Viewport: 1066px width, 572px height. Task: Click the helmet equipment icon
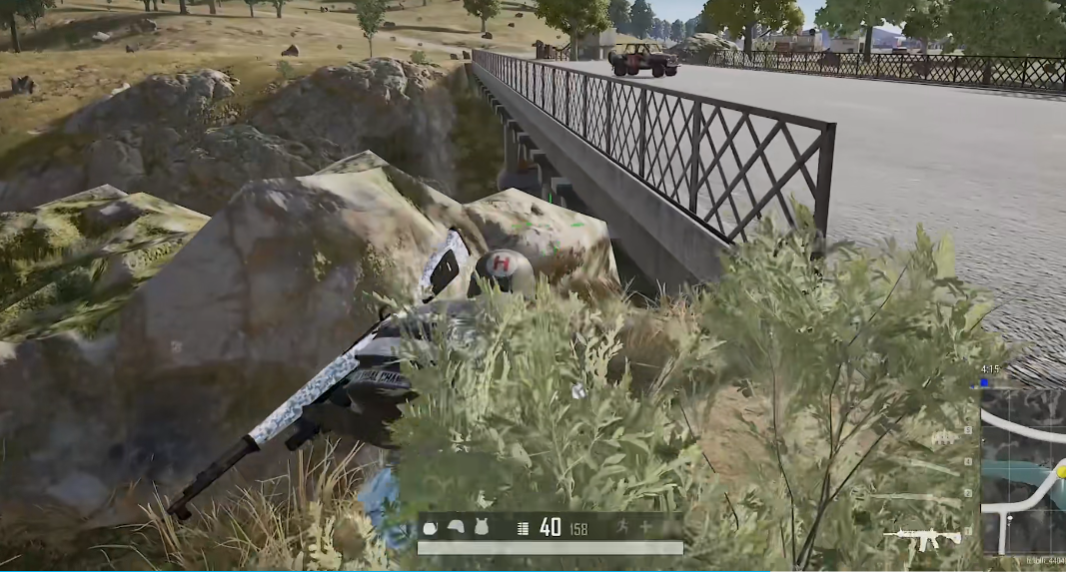(455, 527)
